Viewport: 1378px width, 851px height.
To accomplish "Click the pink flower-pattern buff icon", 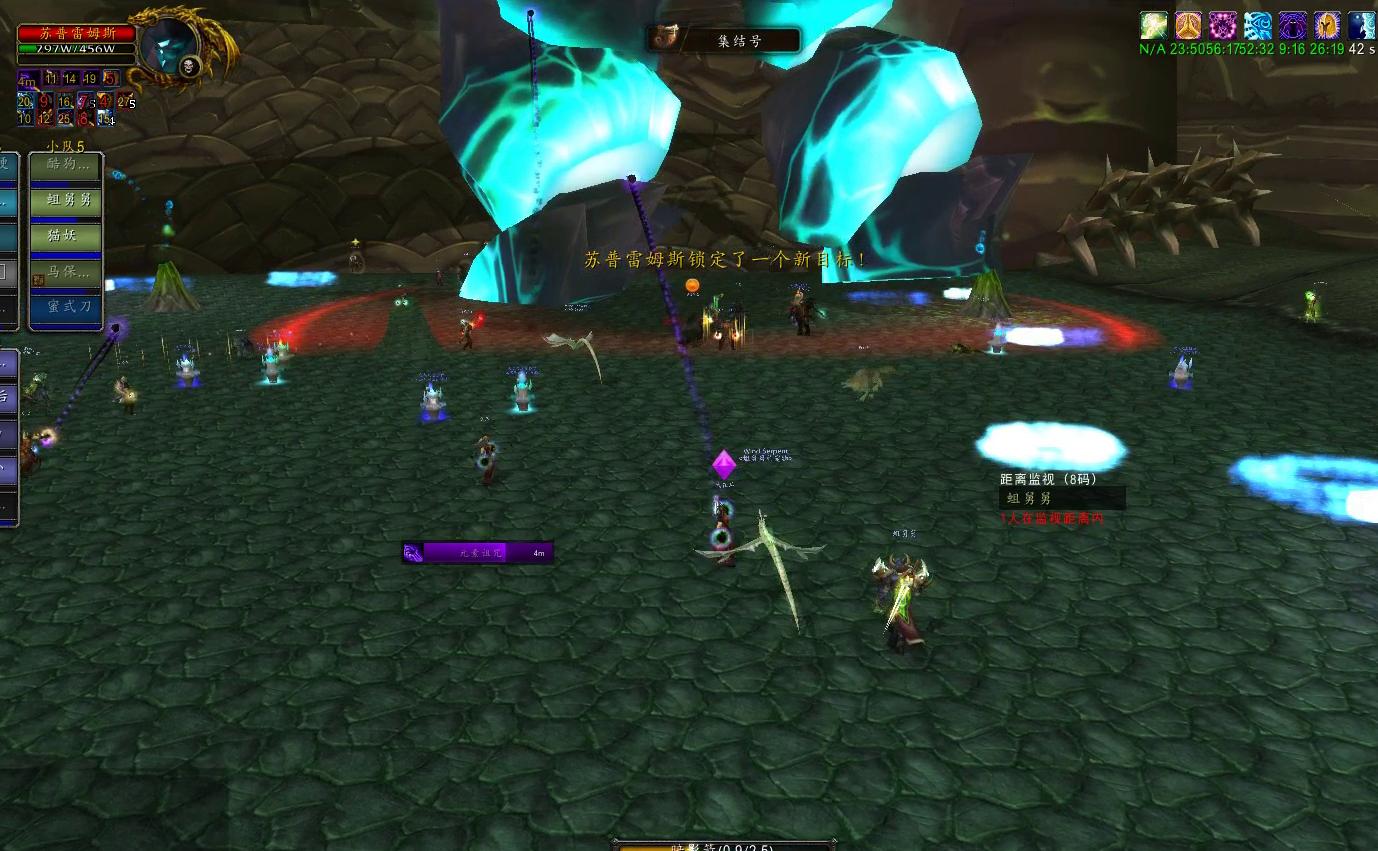I will (x=1222, y=26).
